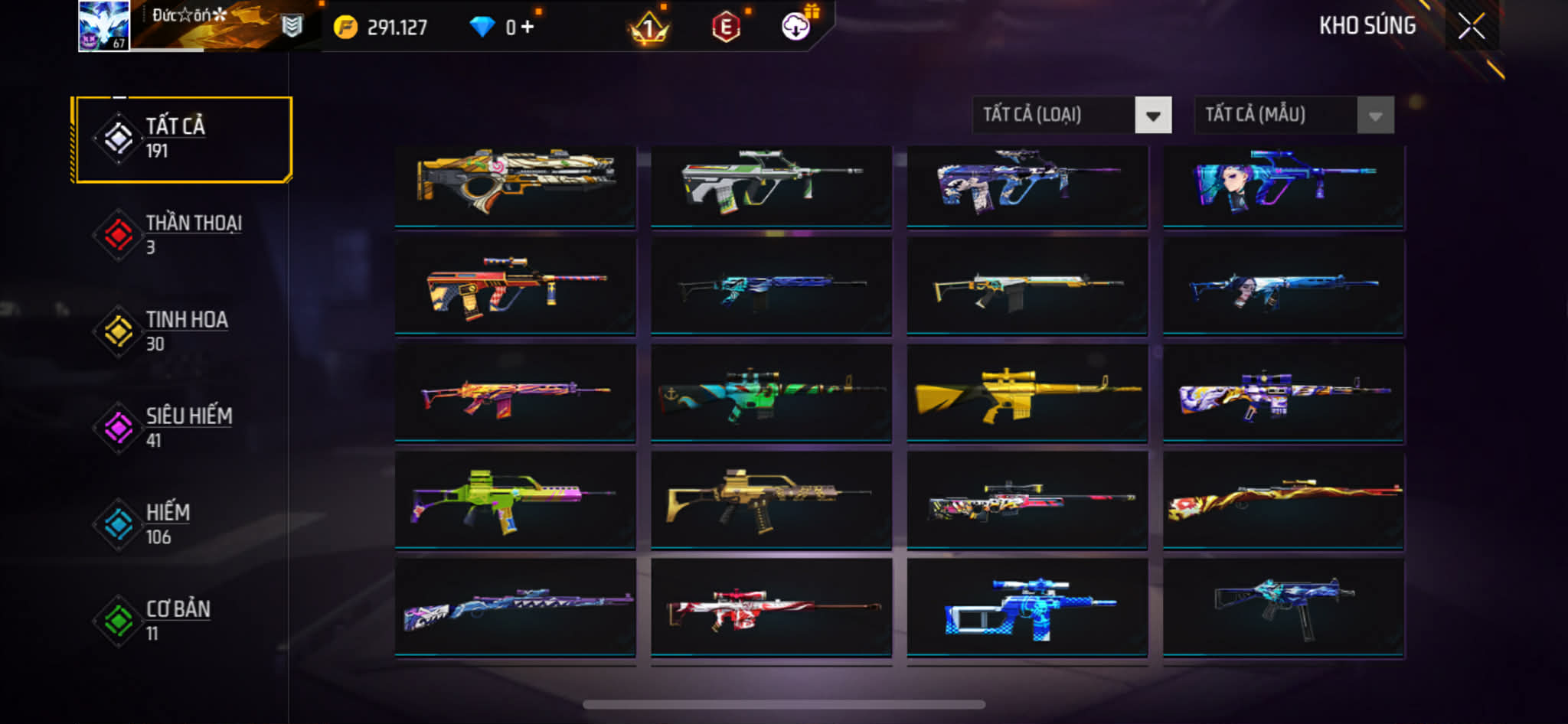
Task: Open the golden rank badge icon
Action: click(x=648, y=29)
